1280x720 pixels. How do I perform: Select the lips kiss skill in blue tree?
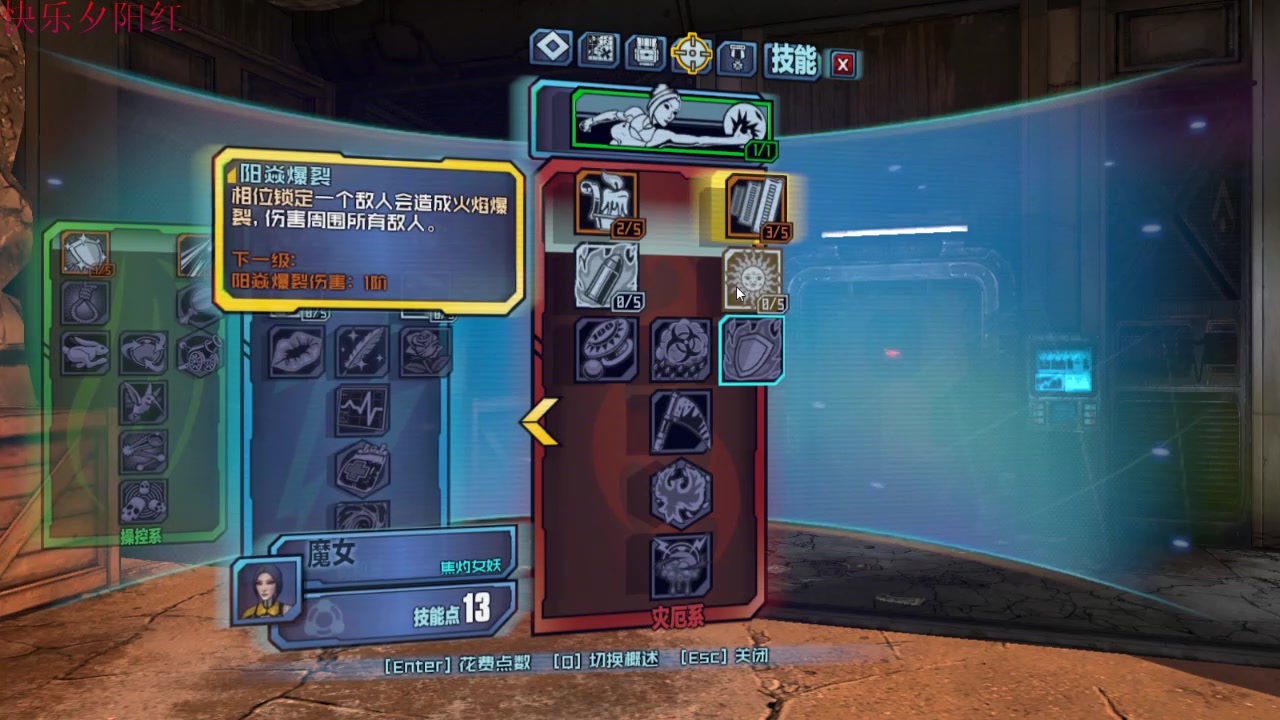click(297, 352)
